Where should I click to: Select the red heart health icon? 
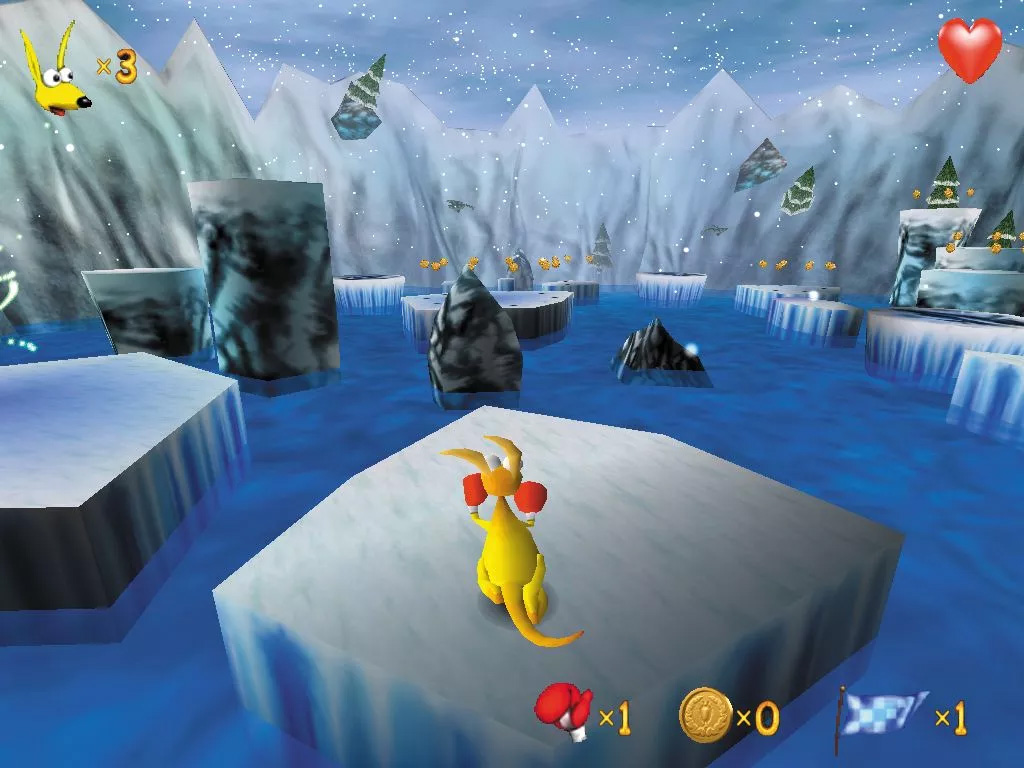pyautogui.click(x=969, y=50)
